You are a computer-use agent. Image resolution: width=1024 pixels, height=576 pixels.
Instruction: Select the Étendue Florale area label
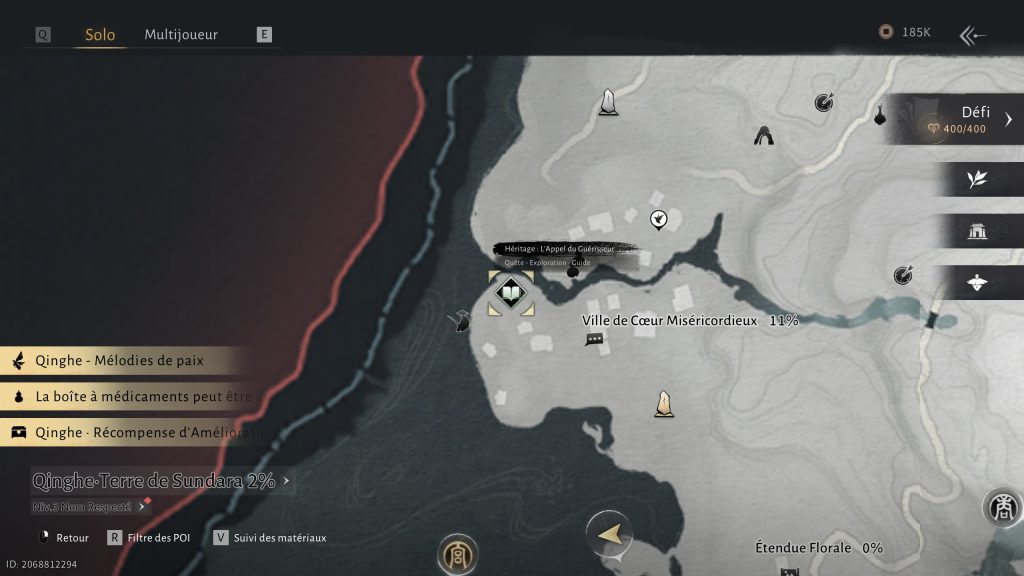coord(804,548)
